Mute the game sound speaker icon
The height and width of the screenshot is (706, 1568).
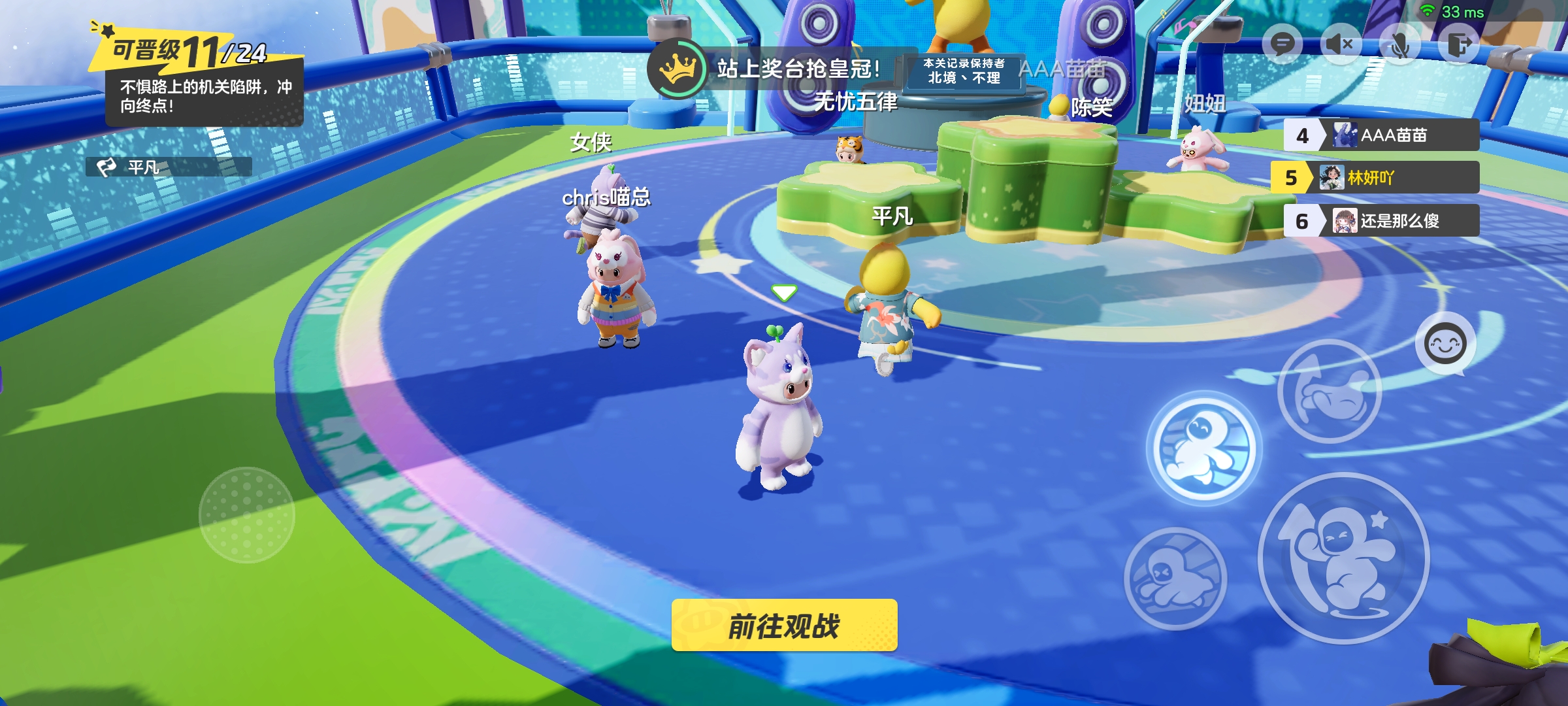(1341, 44)
